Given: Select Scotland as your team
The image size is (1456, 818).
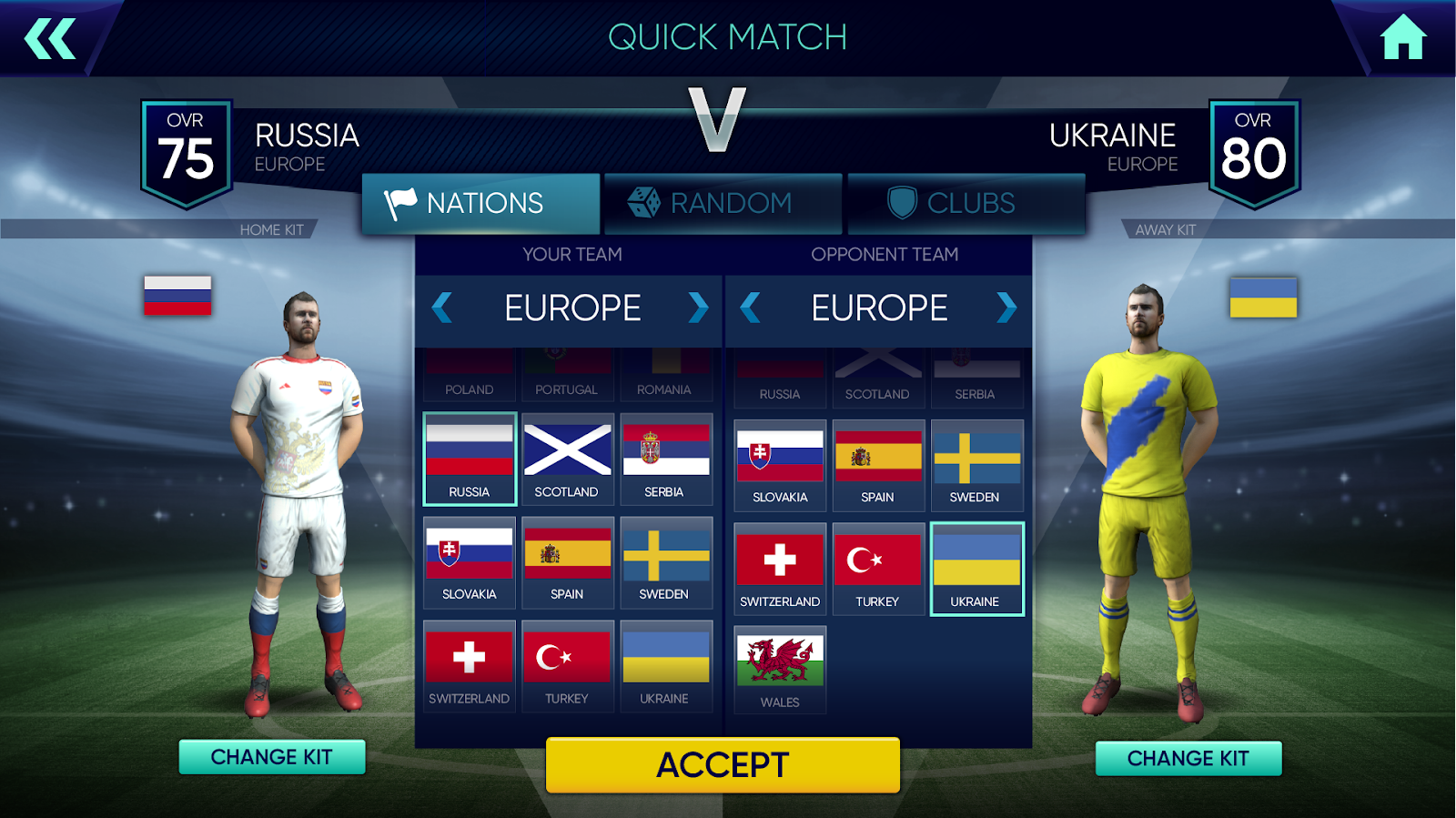Looking at the screenshot, I should click(x=567, y=459).
